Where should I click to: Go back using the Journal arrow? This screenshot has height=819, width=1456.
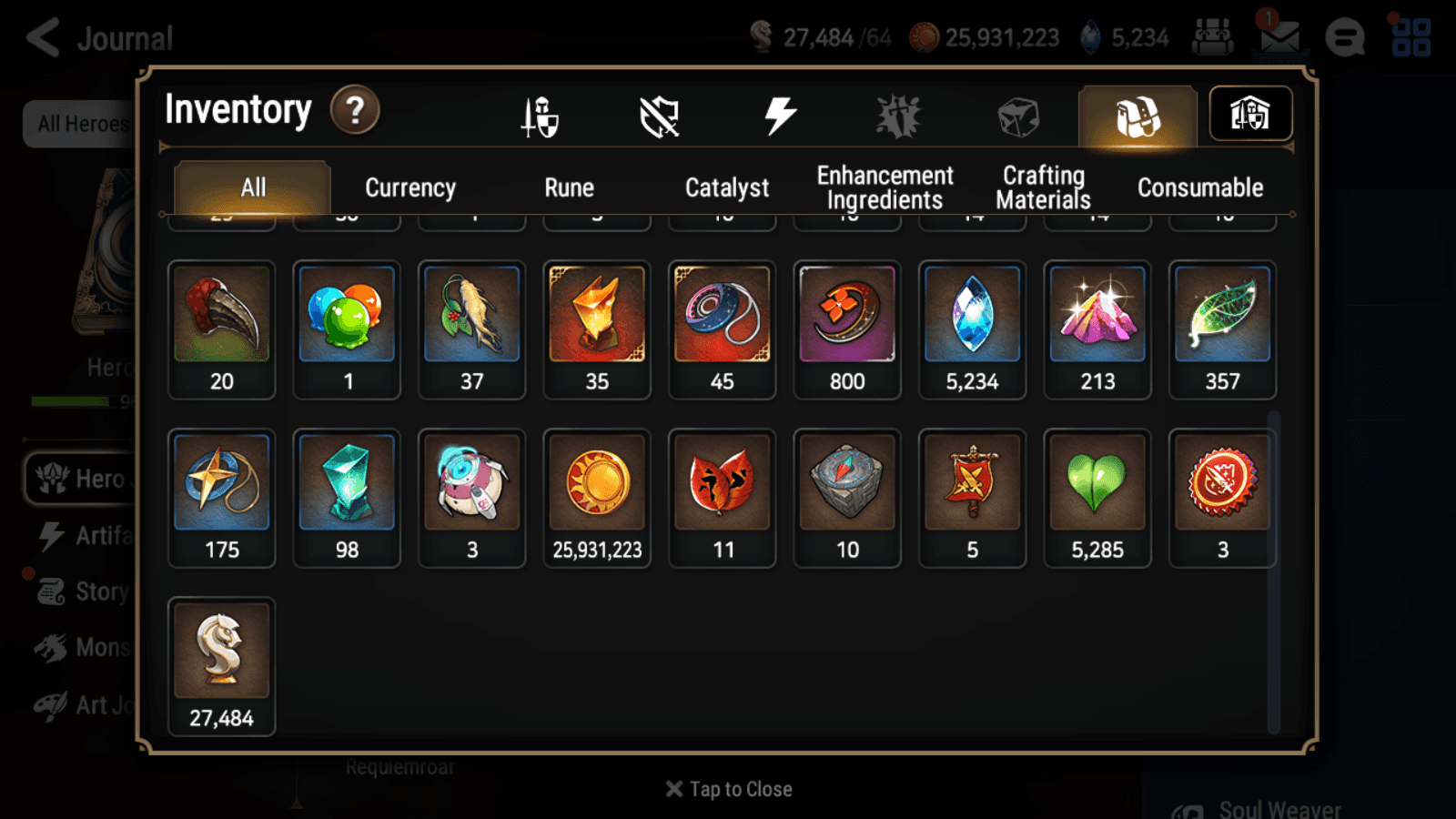click(44, 35)
